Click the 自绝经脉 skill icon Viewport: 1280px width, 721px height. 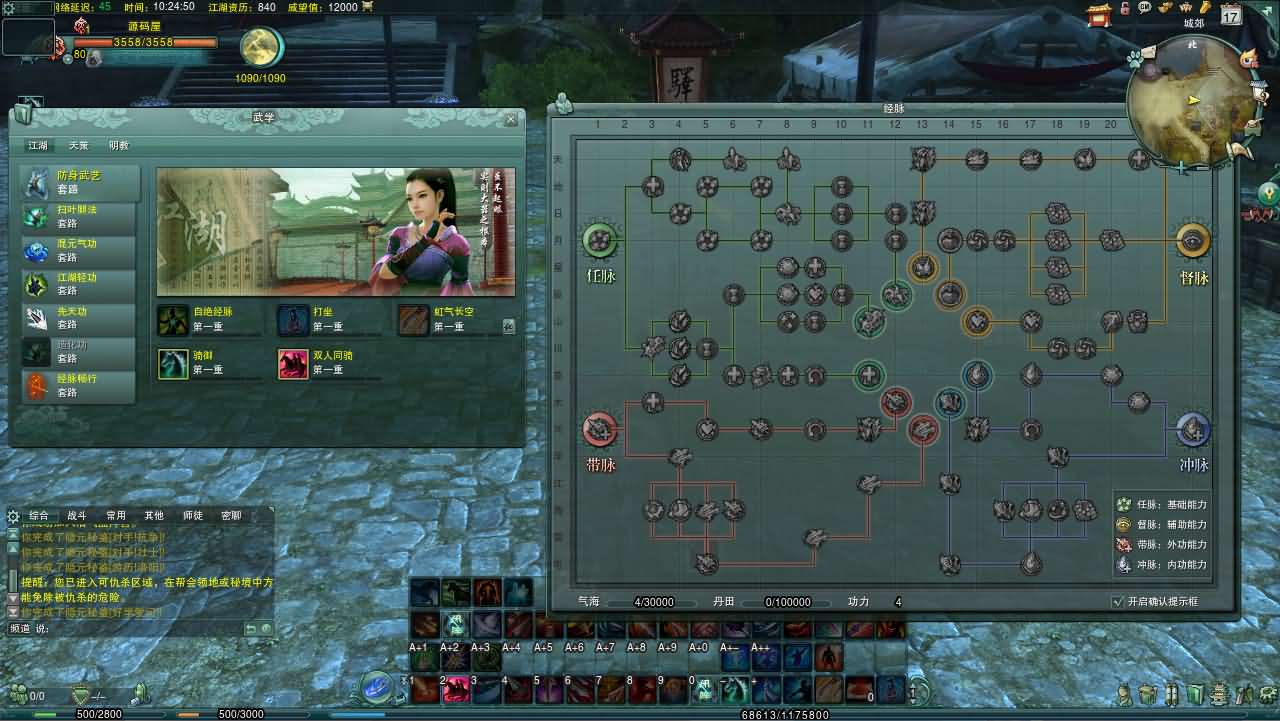[173, 320]
